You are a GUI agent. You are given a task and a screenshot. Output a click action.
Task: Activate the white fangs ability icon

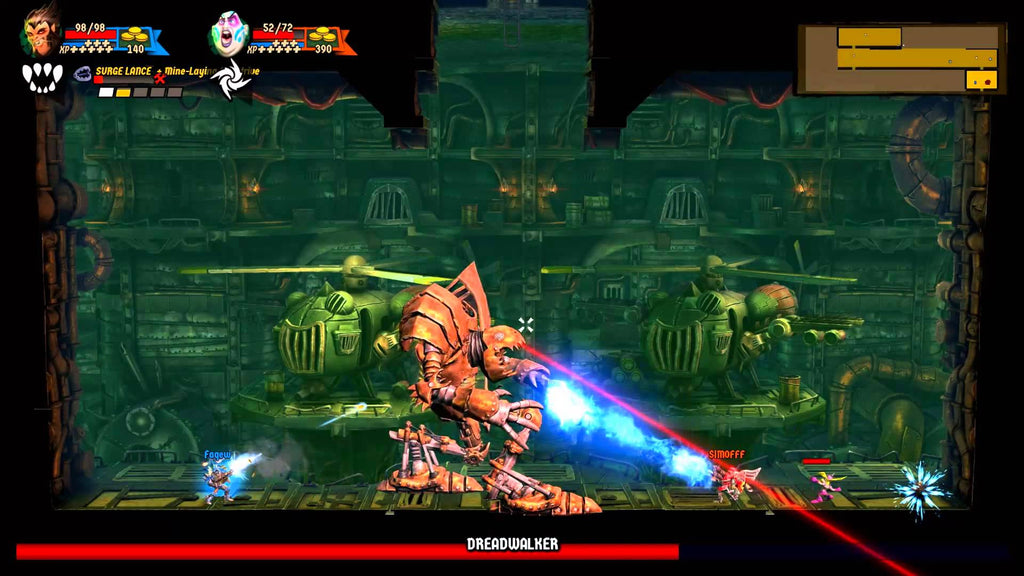point(42,78)
